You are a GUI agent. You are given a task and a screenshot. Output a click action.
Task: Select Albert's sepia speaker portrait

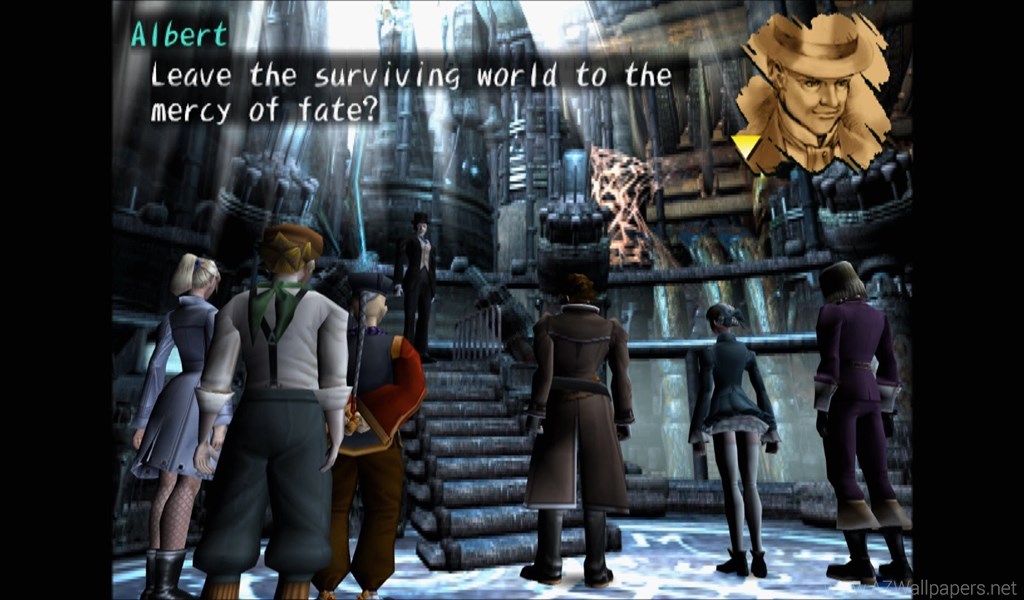(816, 92)
